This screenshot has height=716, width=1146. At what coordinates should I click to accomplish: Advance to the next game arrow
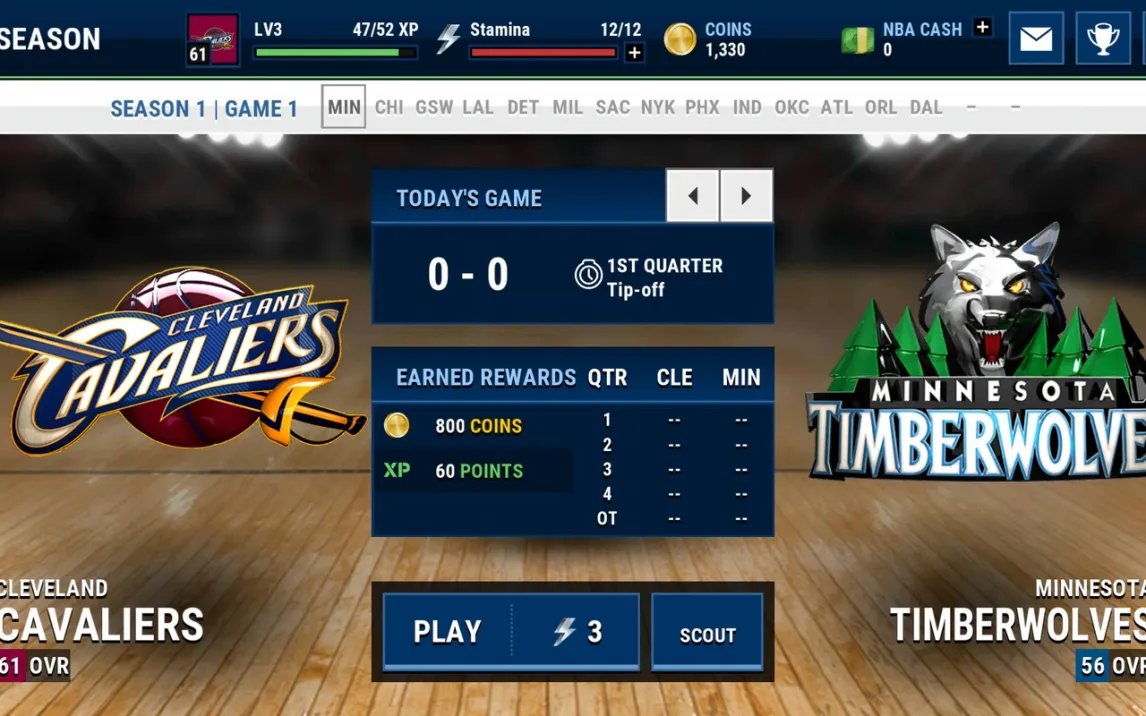(x=746, y=196)
